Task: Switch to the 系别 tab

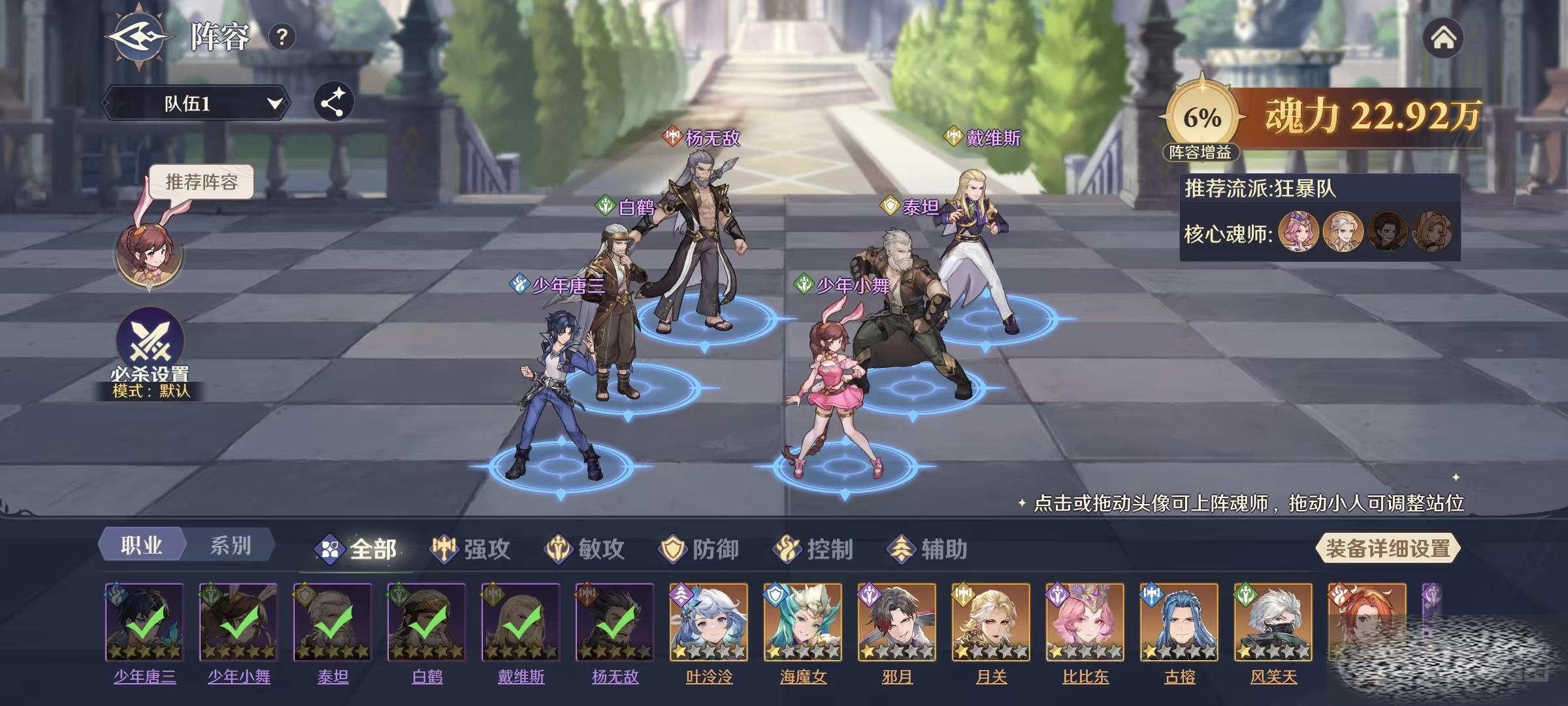Action: (x=230, y=546)
